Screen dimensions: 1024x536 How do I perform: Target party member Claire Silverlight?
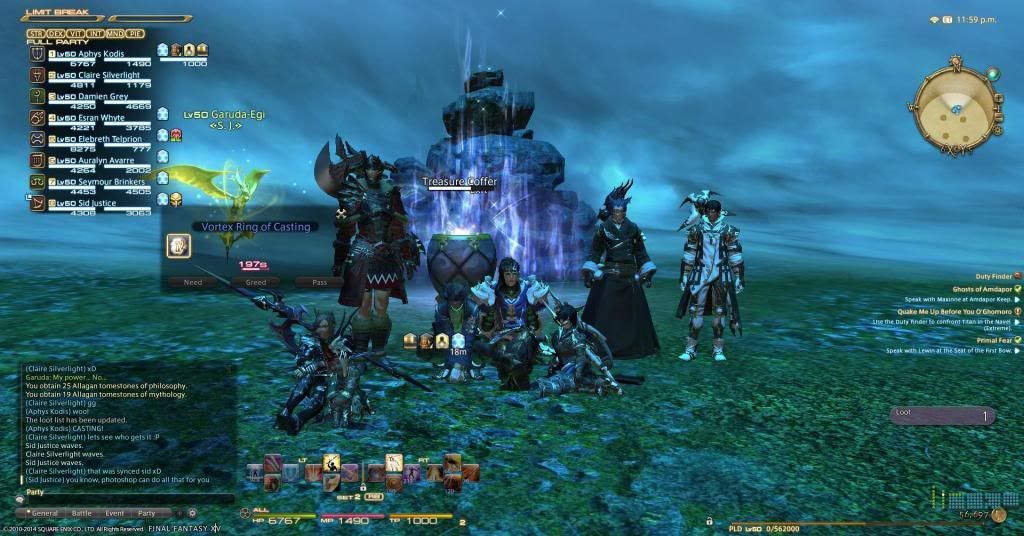(x=94, y=76)
